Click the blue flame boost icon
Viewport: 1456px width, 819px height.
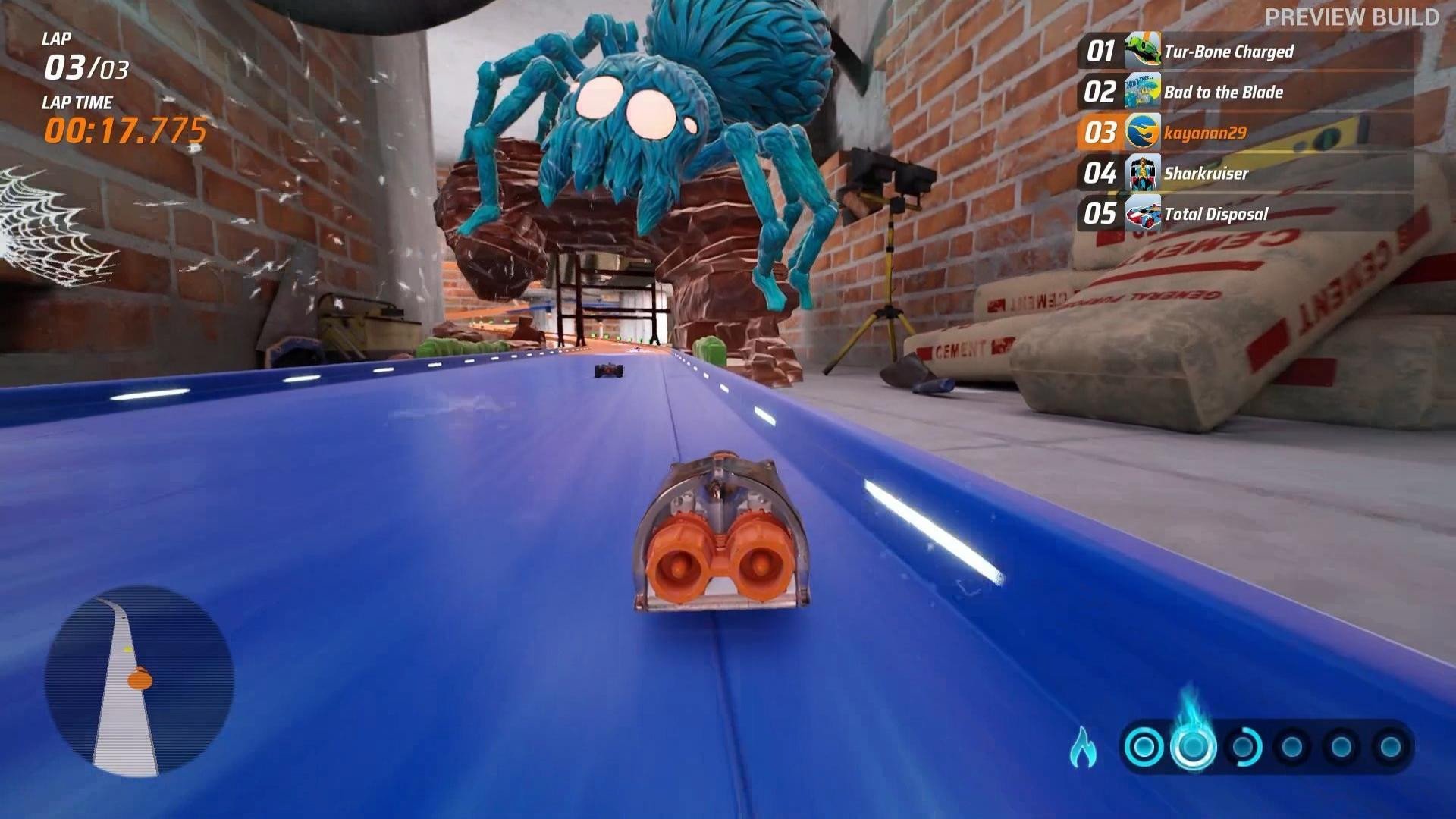(1084, 747)
